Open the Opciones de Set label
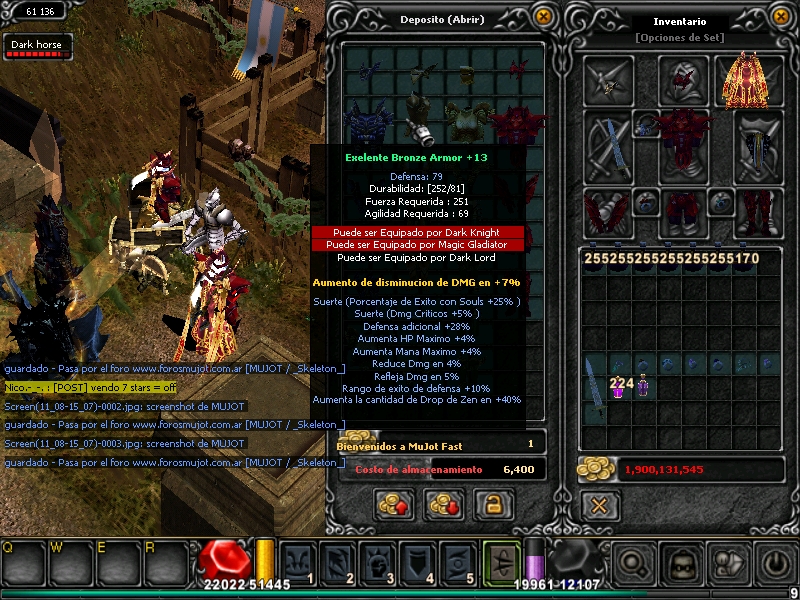800x600 pixels. pos(679,38)
